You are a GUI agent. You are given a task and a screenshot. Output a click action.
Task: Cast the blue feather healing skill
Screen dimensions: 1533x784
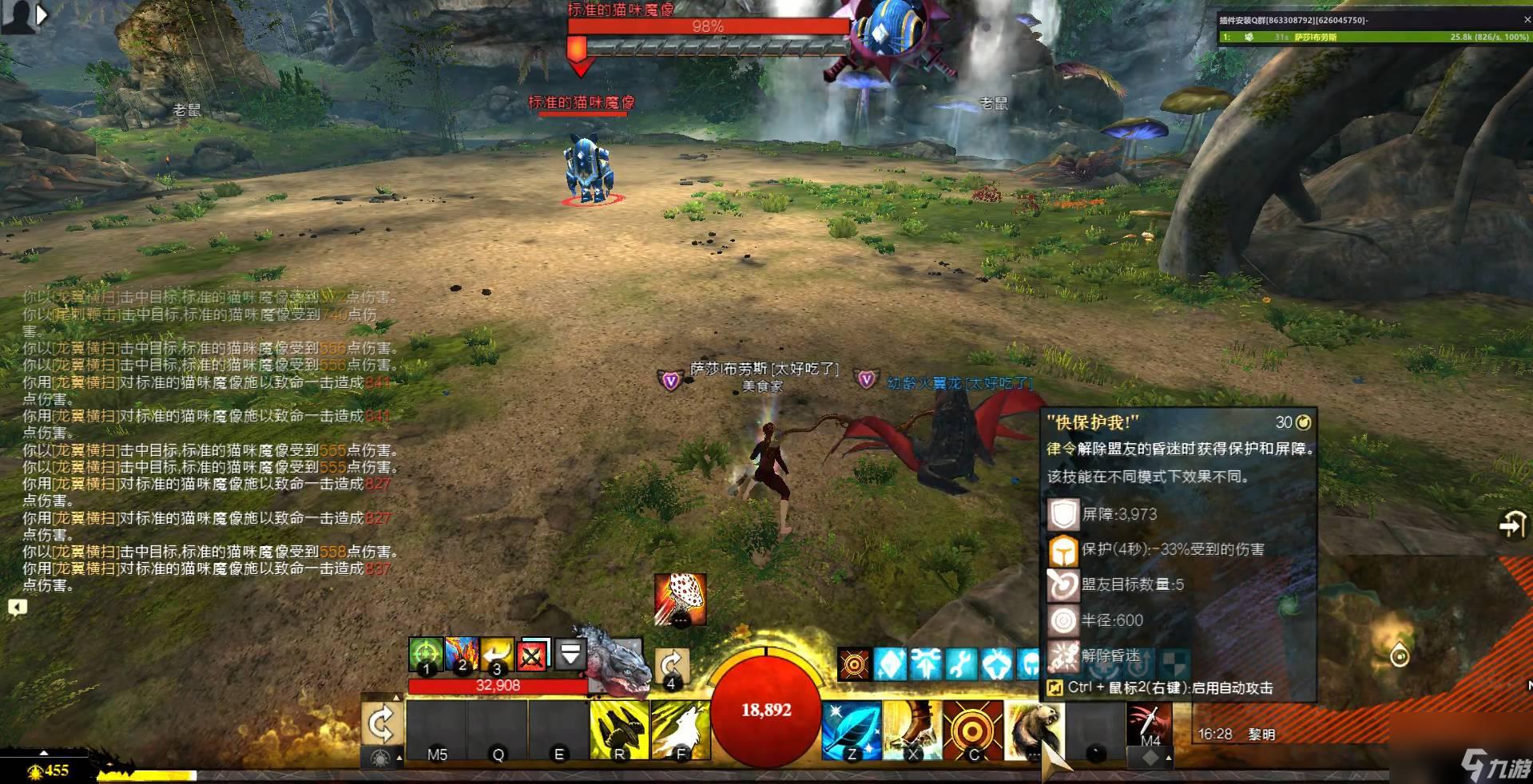[x=852, y=730]
